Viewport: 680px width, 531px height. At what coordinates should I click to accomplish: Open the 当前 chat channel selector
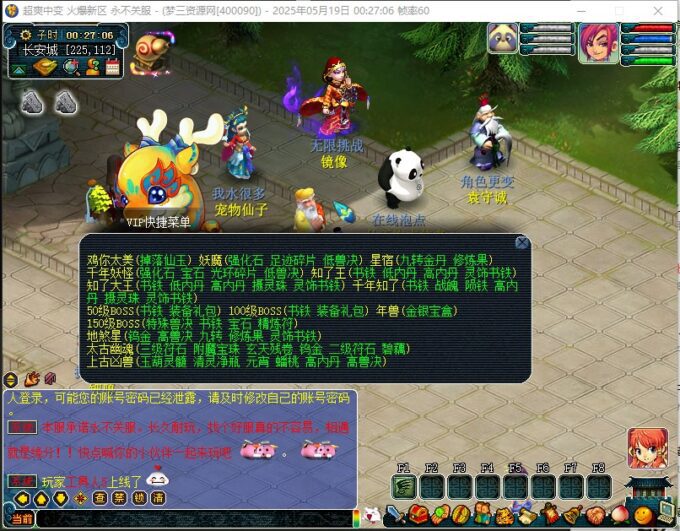[x=20, y=519]
